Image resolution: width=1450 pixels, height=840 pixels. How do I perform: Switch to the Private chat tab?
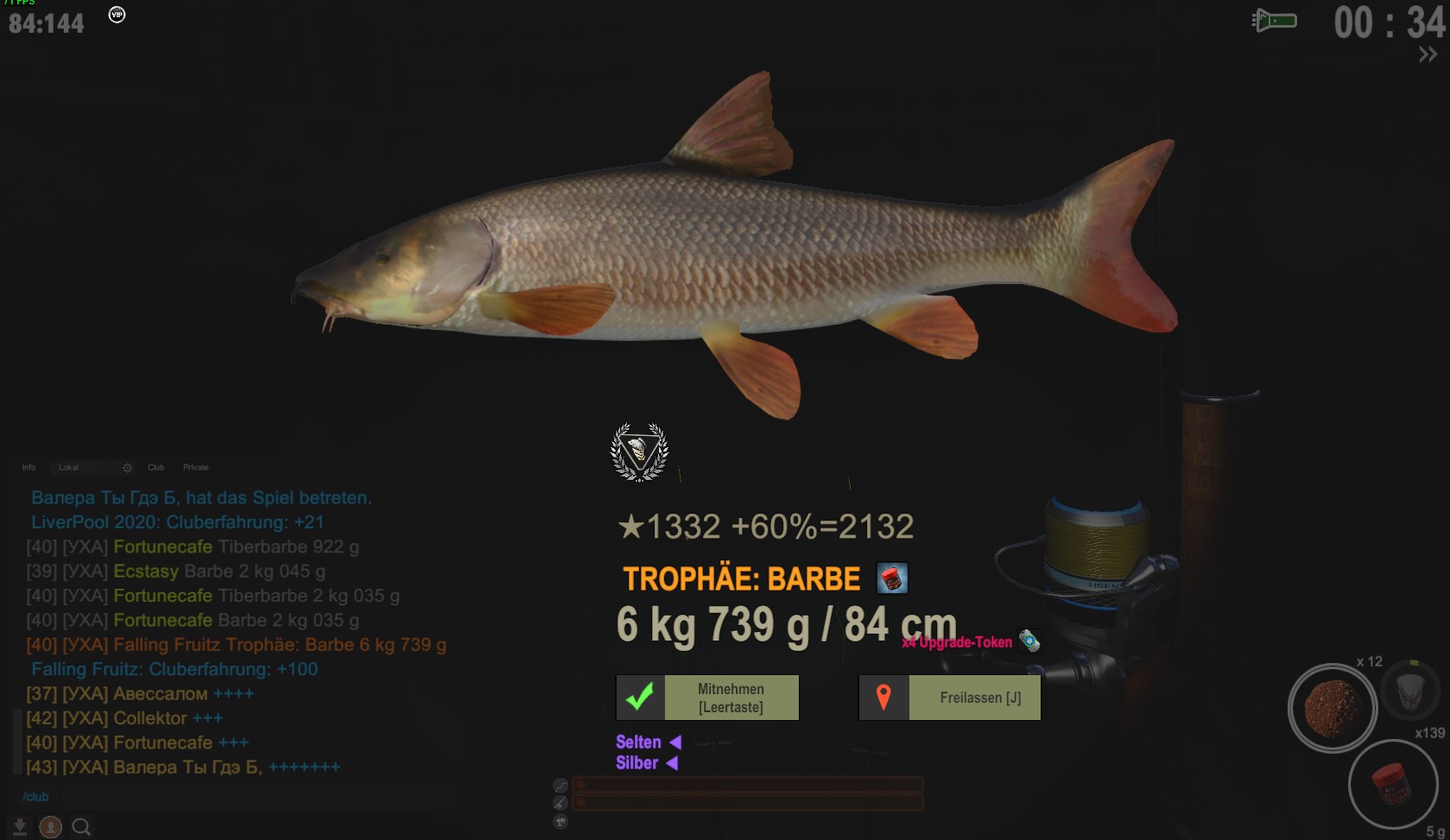pyautogui.click(x=196, y=467)
